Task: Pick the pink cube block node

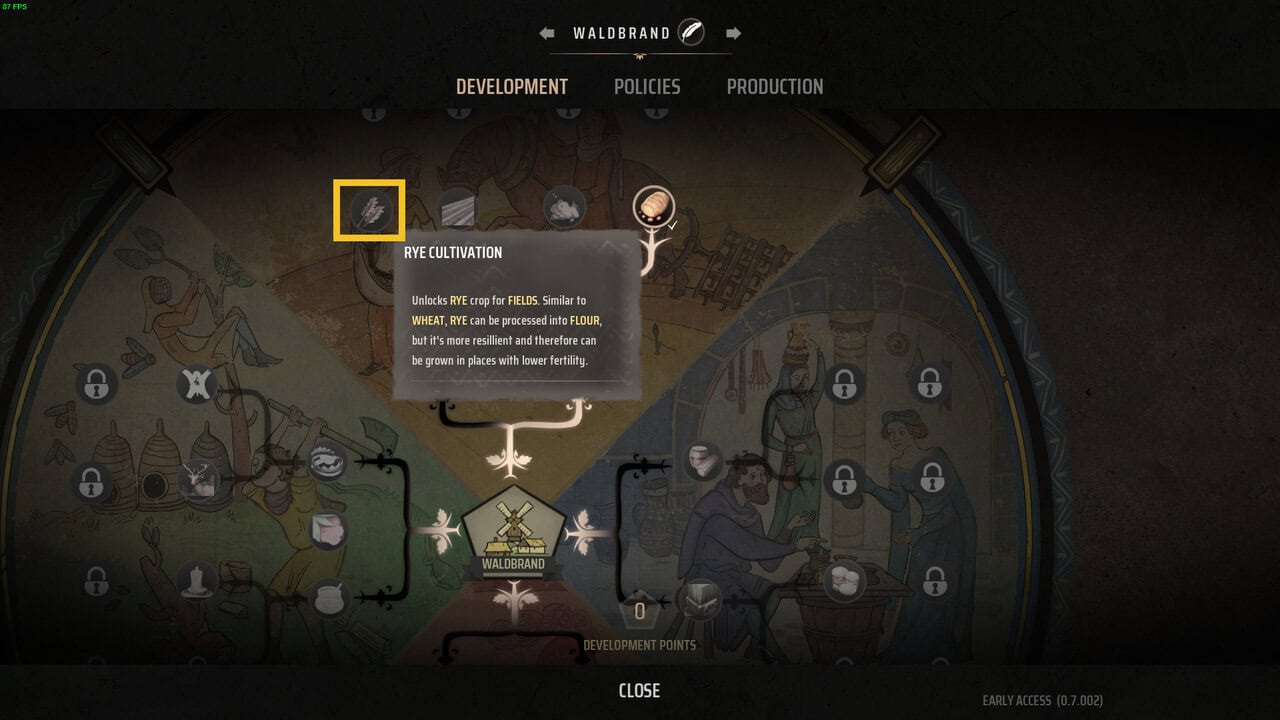Action: pyautogui.click(x=329, y=531)
